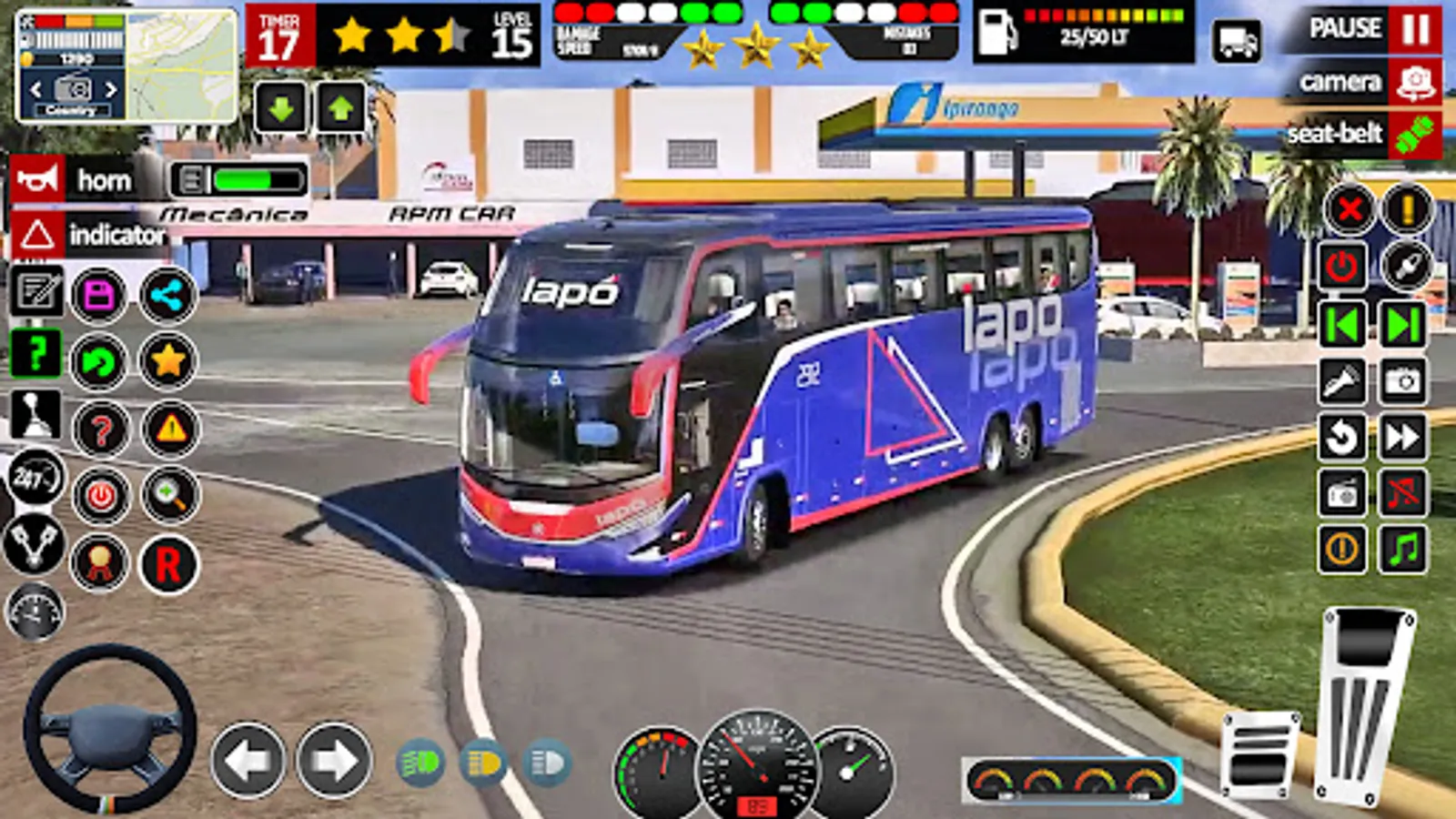Viewport: 1456px width, 819px height.
Task: Select the seat-belt option
Action: tap(1338, 134)
